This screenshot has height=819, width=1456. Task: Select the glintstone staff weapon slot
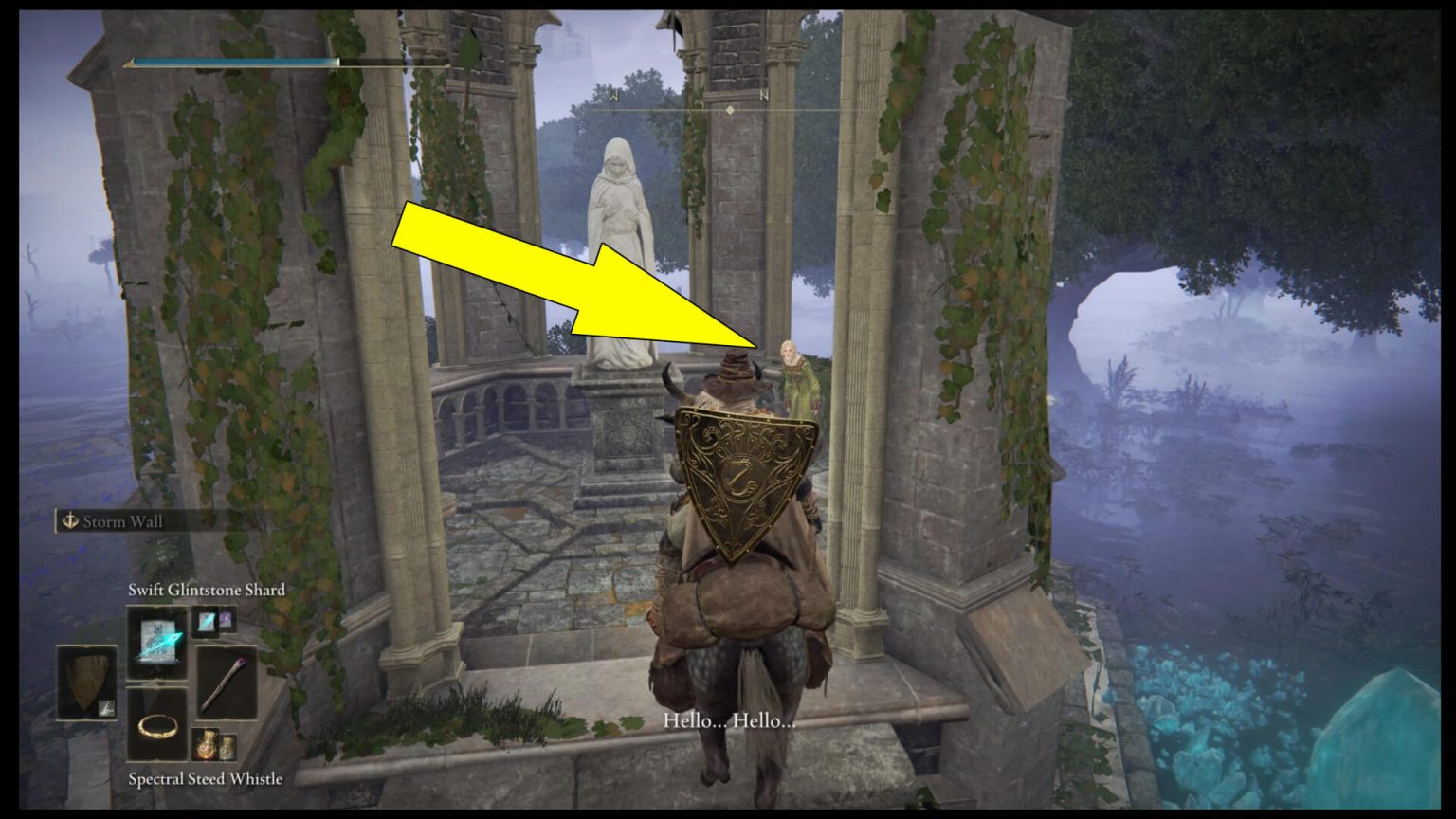[227, 682]
